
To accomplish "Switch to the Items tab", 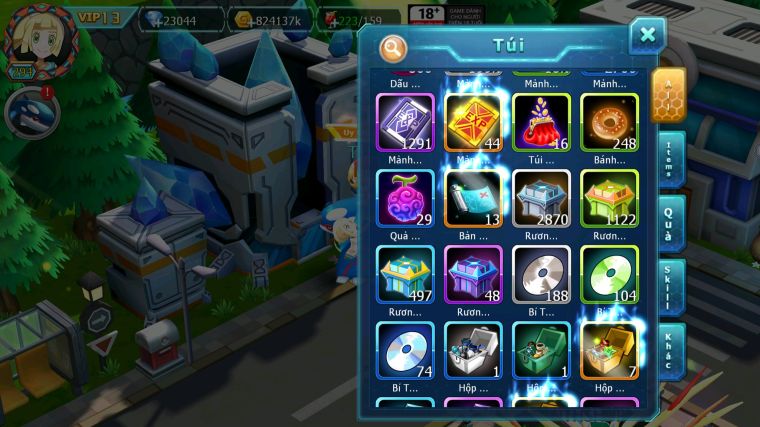I will (672, 159).
